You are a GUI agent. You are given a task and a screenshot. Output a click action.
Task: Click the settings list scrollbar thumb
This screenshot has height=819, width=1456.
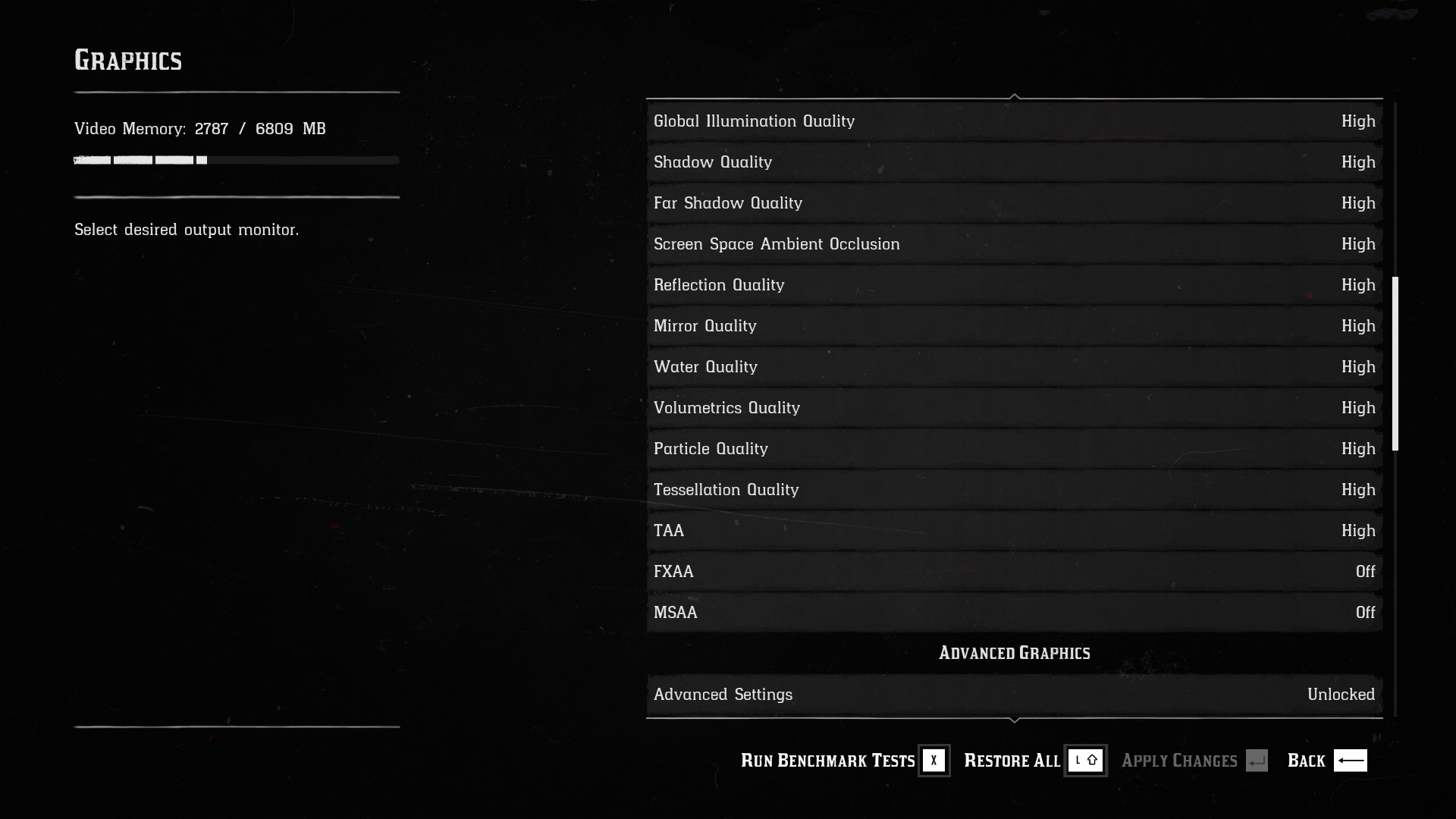click(1395, 364)
